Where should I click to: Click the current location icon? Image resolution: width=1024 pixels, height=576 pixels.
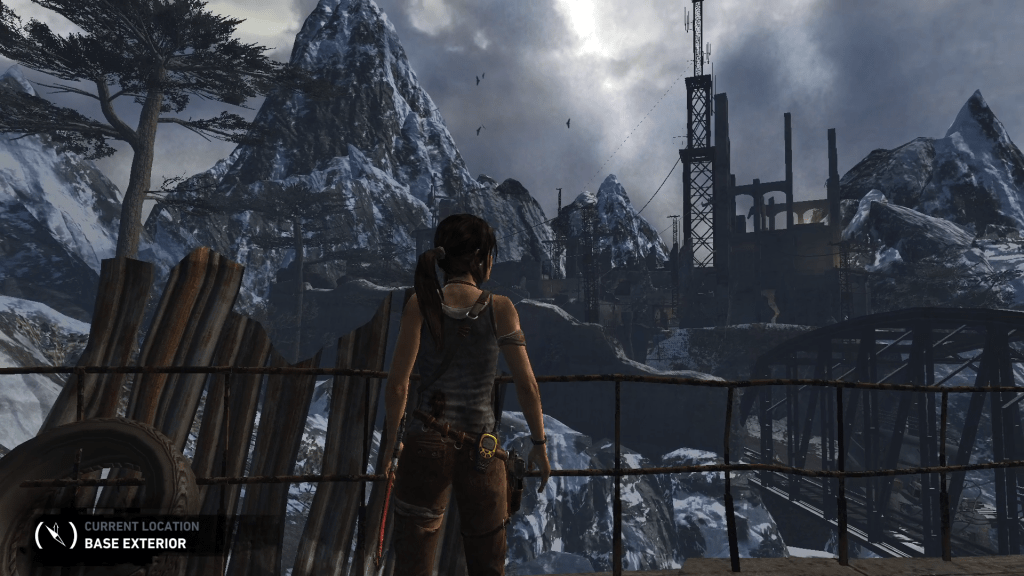coord(55,535)
